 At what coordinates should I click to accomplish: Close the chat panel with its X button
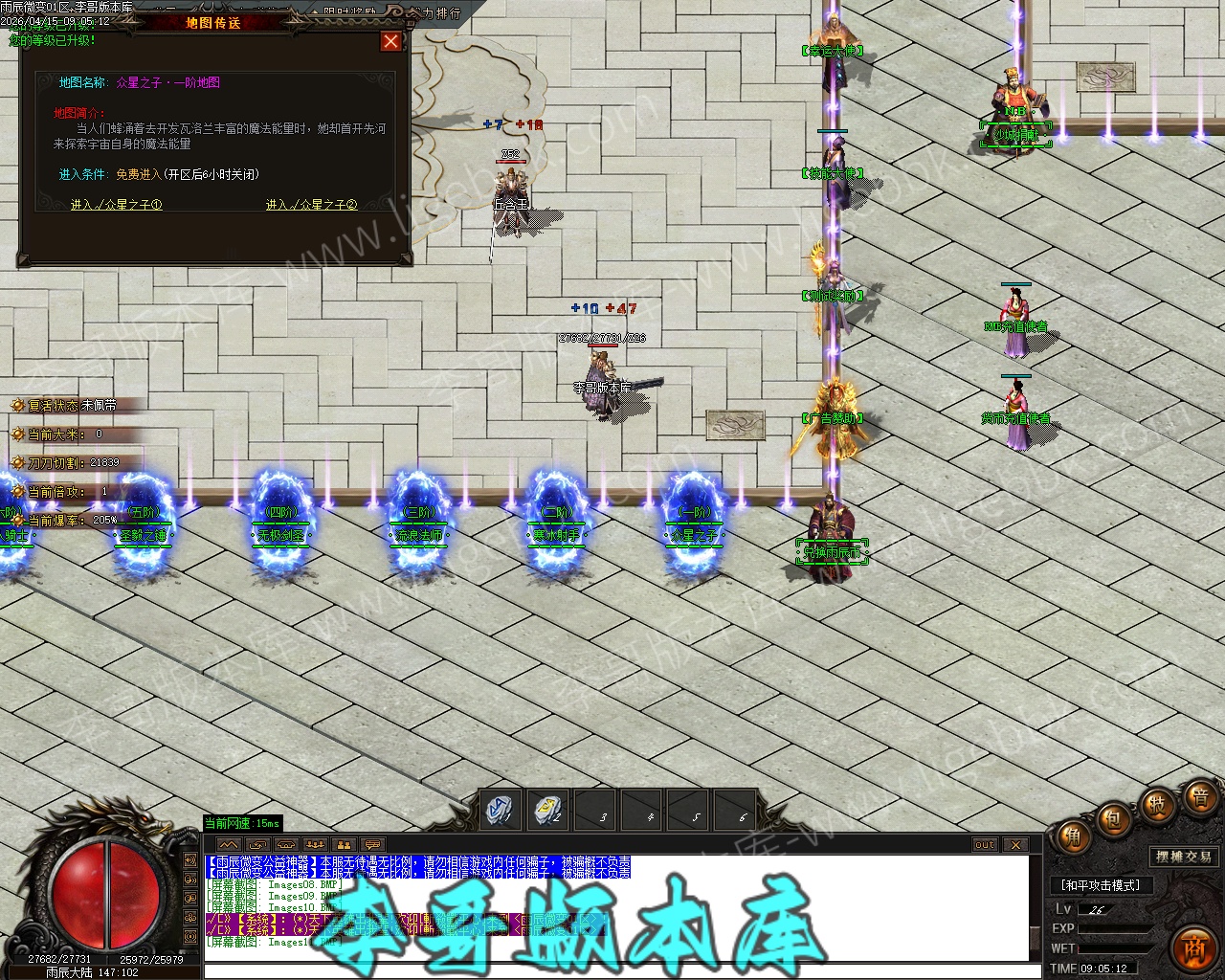tap(1015, 845)
